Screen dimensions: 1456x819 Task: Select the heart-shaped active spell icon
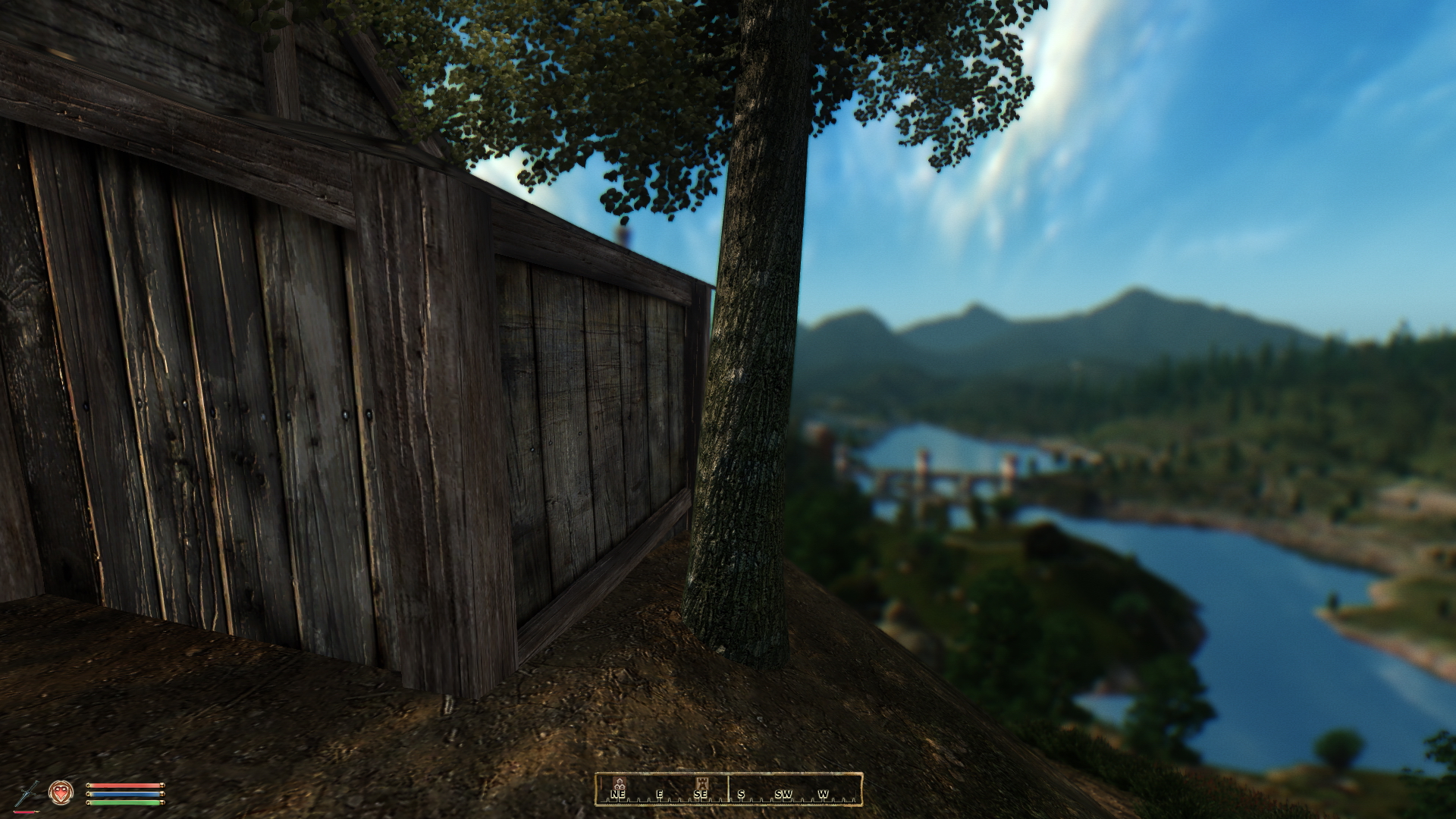point(61,793)
